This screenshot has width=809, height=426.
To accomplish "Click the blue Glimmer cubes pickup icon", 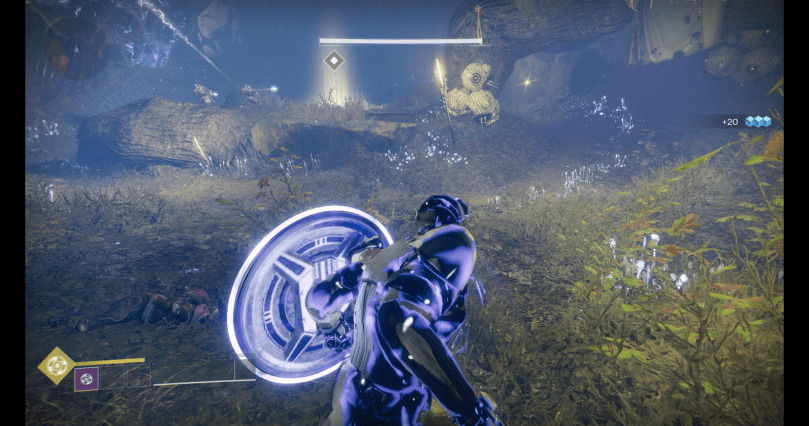I will point(758,122).
